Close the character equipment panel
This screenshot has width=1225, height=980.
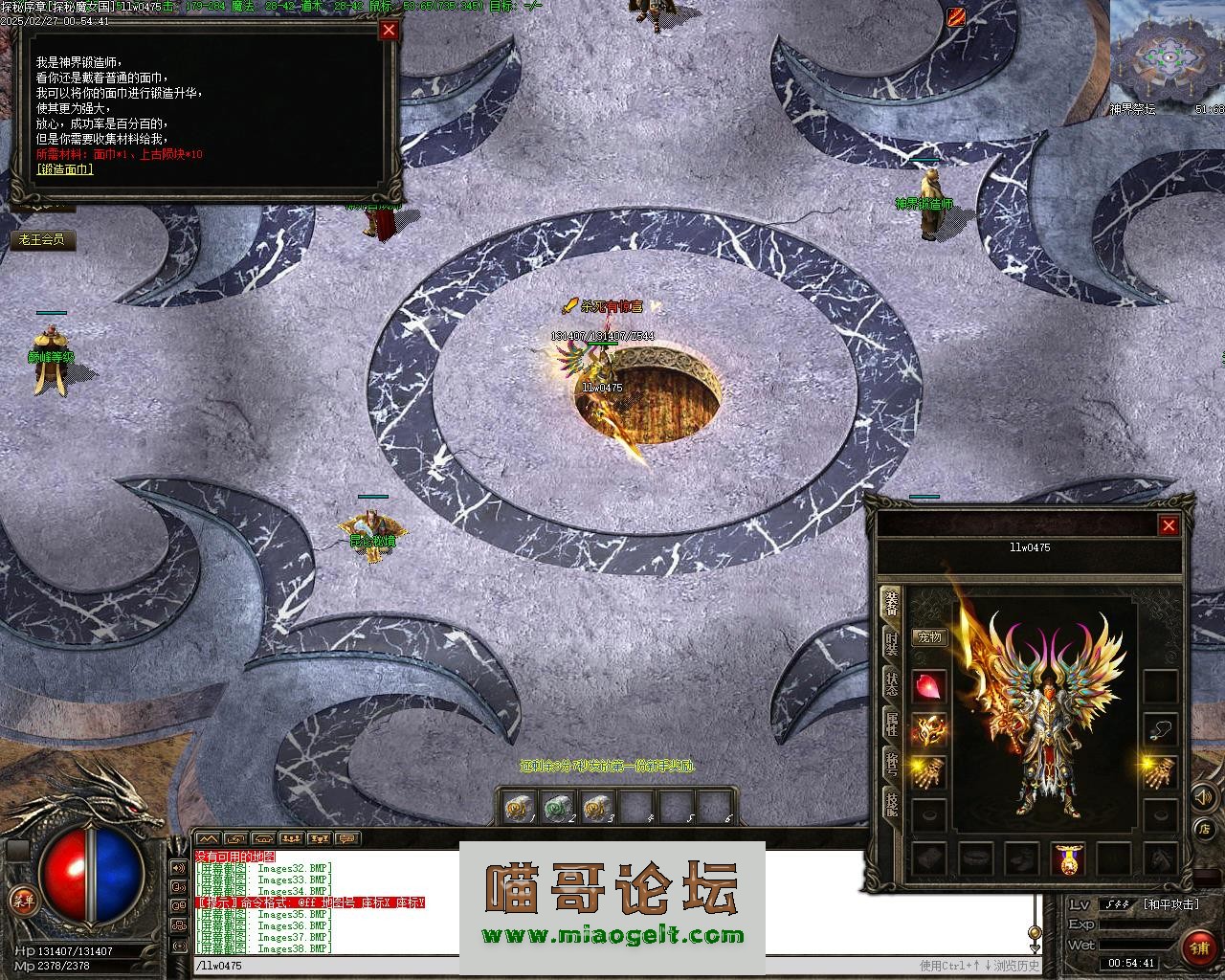coord(1169,525)
